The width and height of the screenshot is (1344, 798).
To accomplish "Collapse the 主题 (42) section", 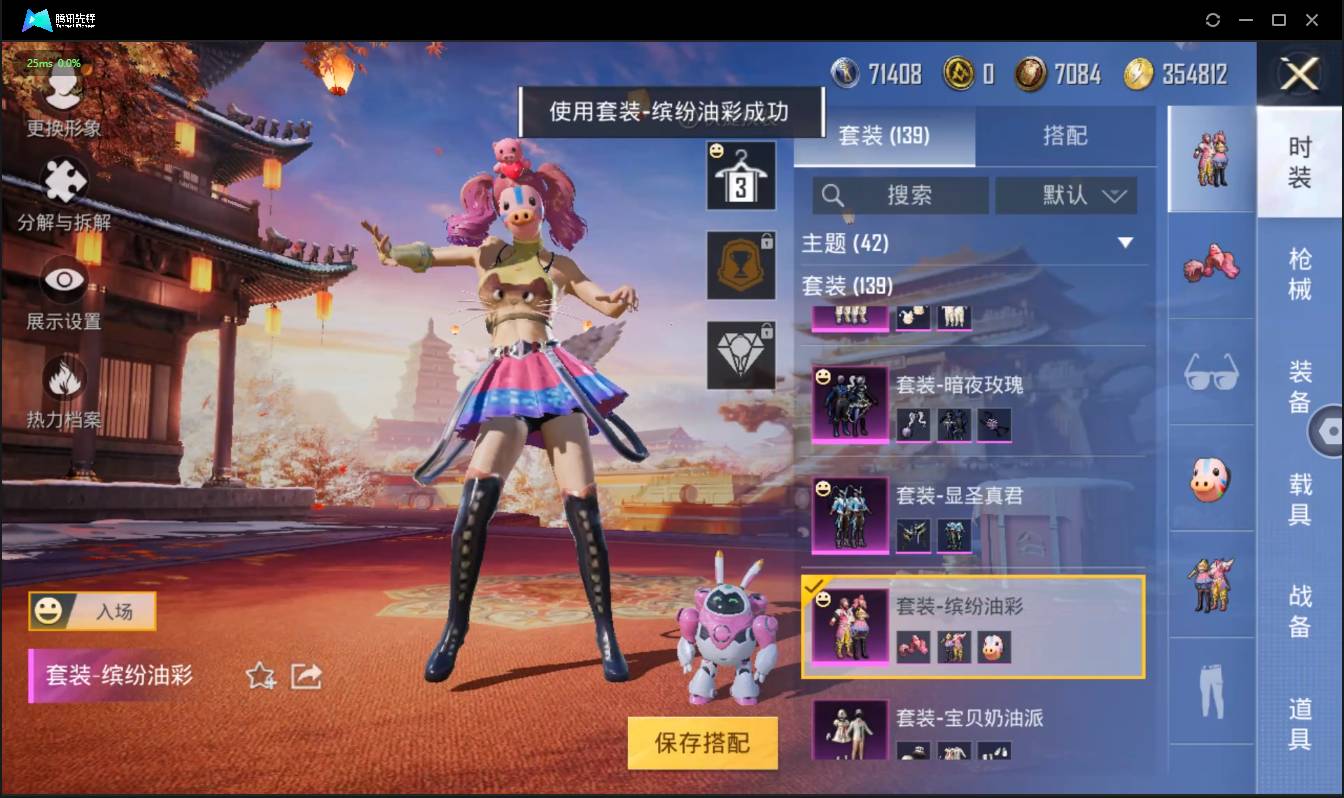I will click(1125, 243).
